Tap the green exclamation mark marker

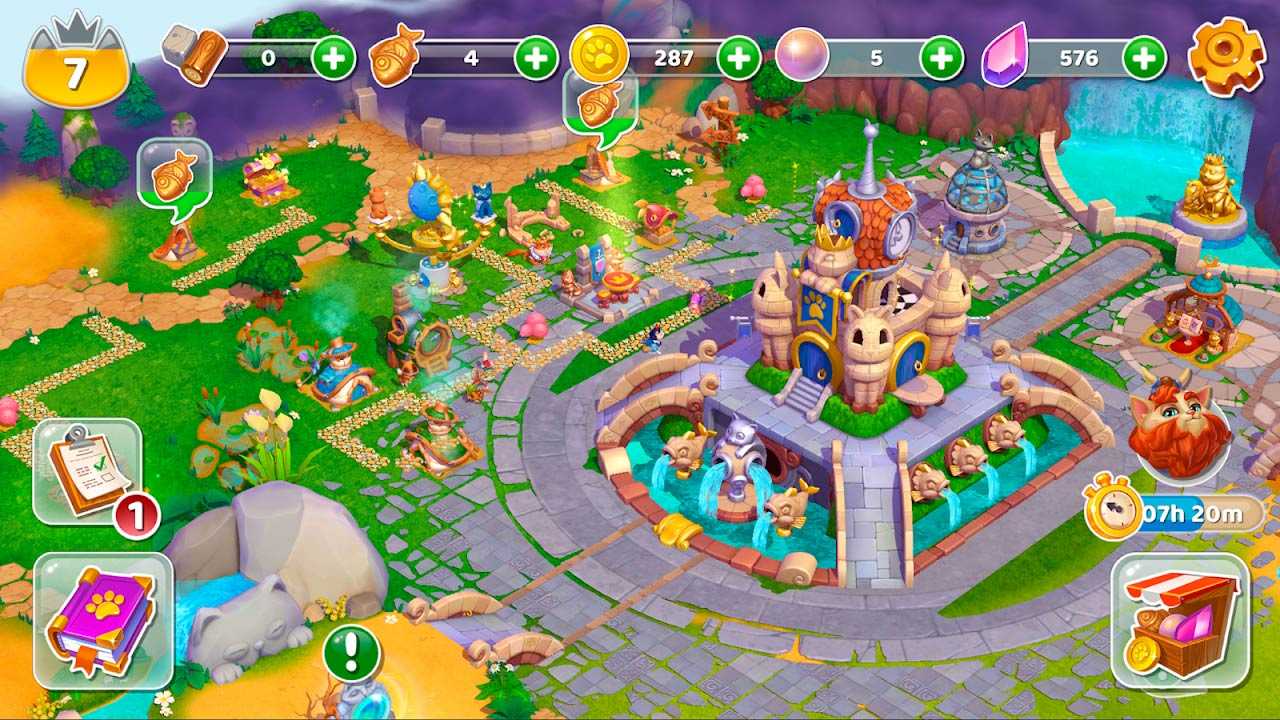click(x=352, y=654)
